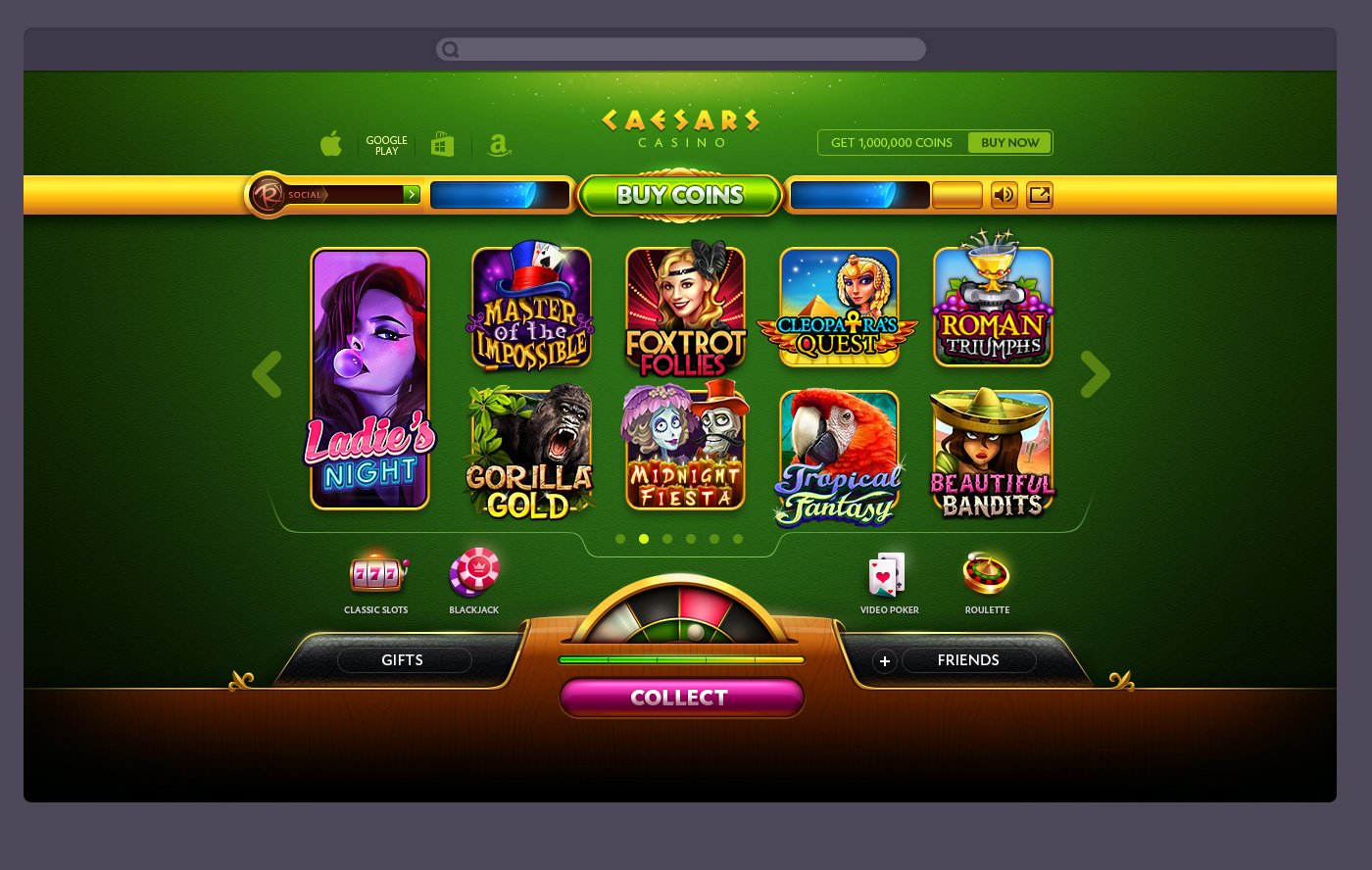Click the left carousel arrow
Screen dimensions: 1372x870
267,374
